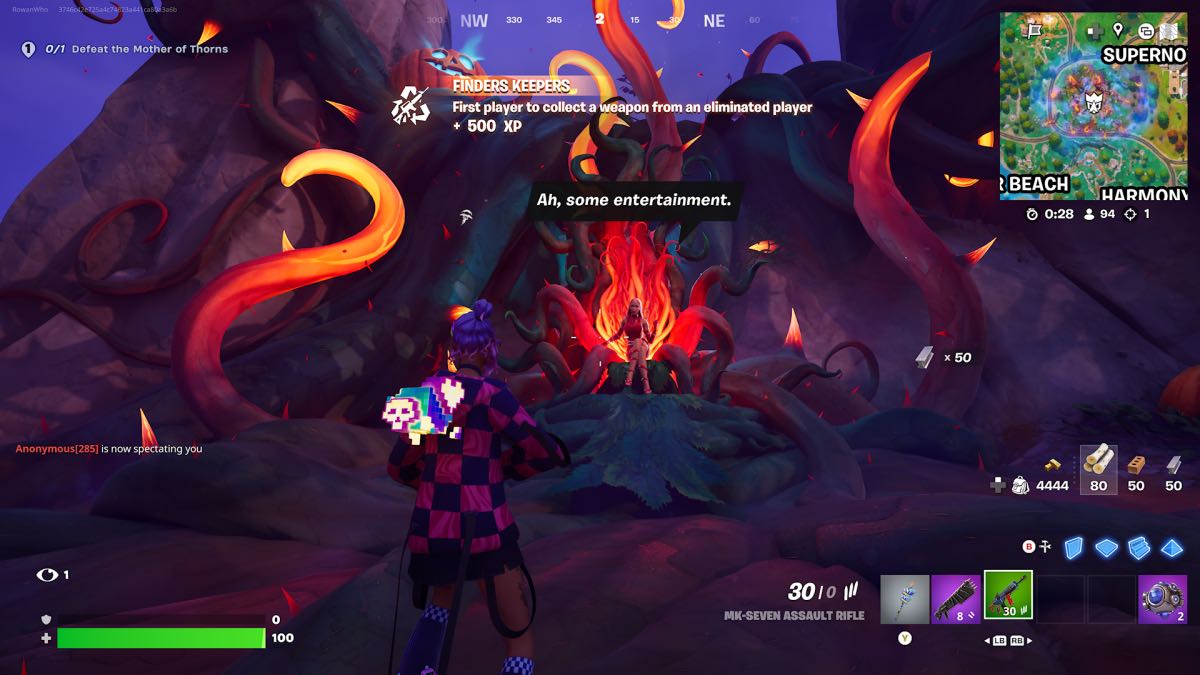Select the MK-Seven Assault Rifle slot
This screenshot has height=675, width=1200.
(x=1008, y=597)
